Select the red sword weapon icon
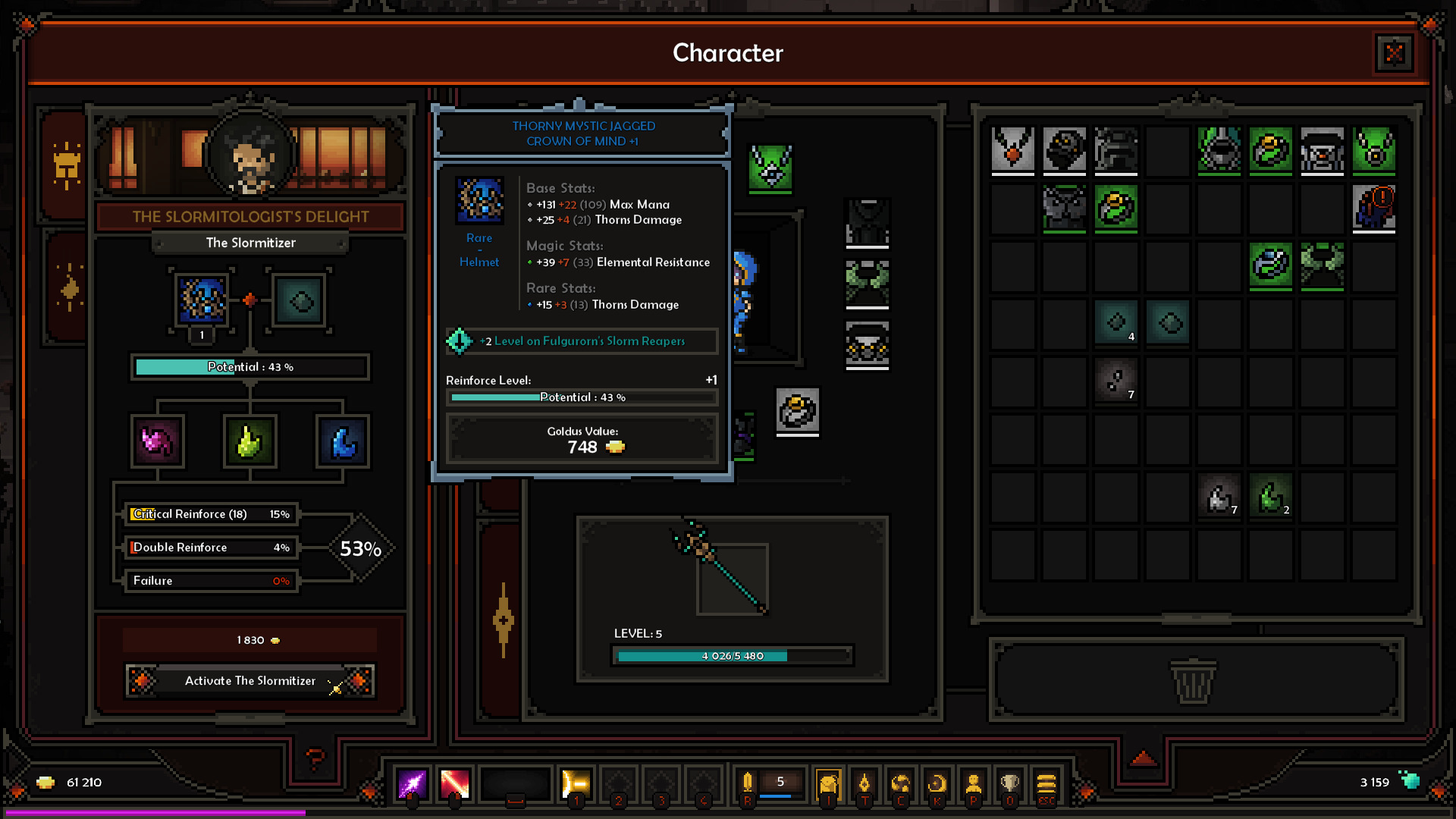The height and width of the screenshot is (819, 1456). (x=454, y=783)
